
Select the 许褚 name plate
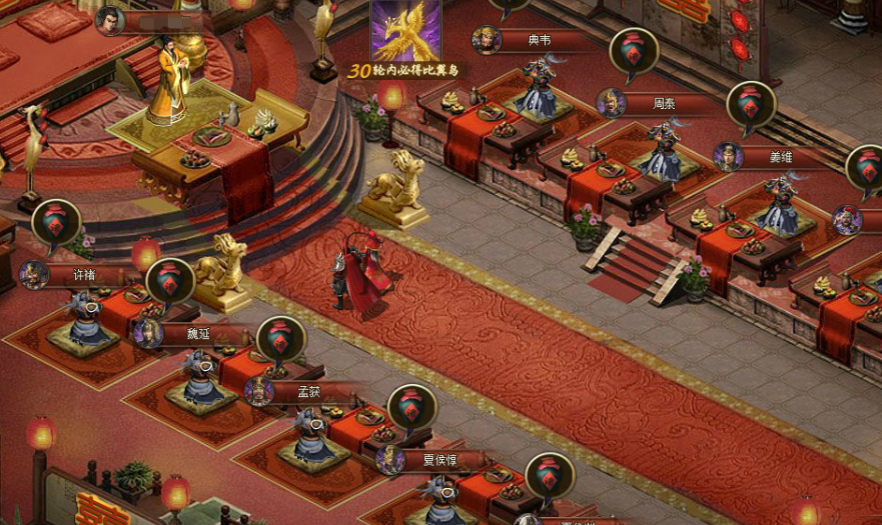click(85, 274)
